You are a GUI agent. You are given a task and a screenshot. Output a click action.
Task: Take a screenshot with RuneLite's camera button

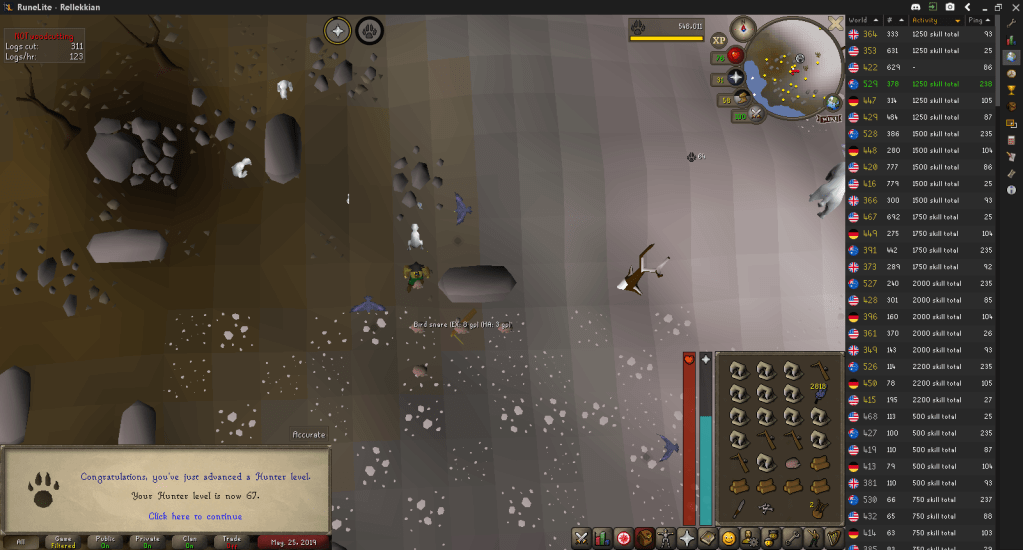tap(948, 7)
